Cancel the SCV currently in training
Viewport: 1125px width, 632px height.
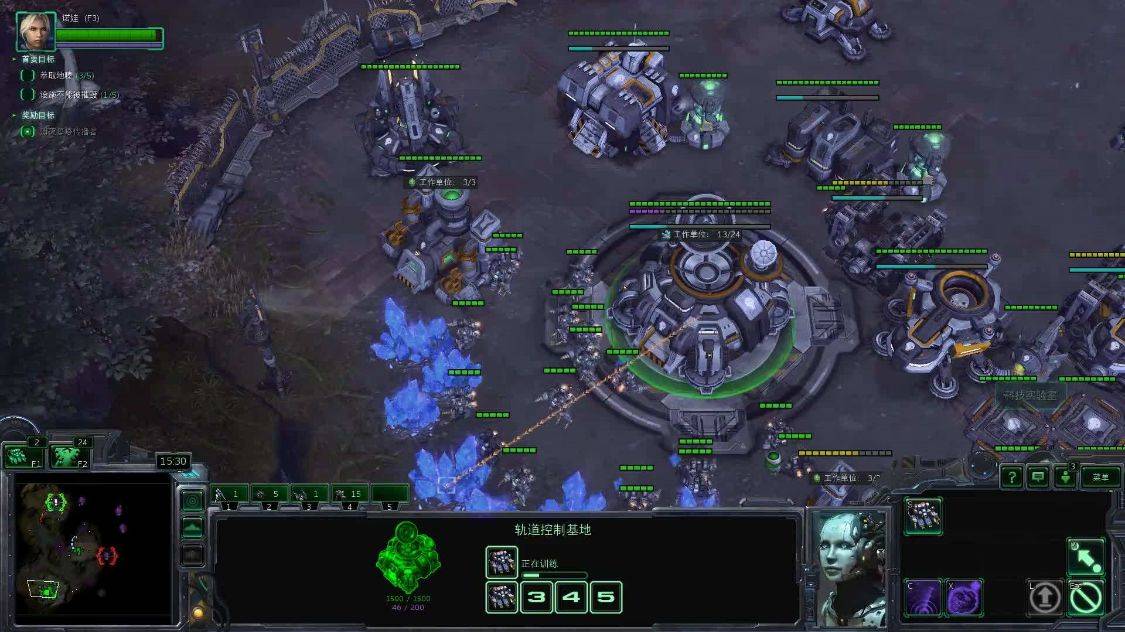click(x=501, y=562)
